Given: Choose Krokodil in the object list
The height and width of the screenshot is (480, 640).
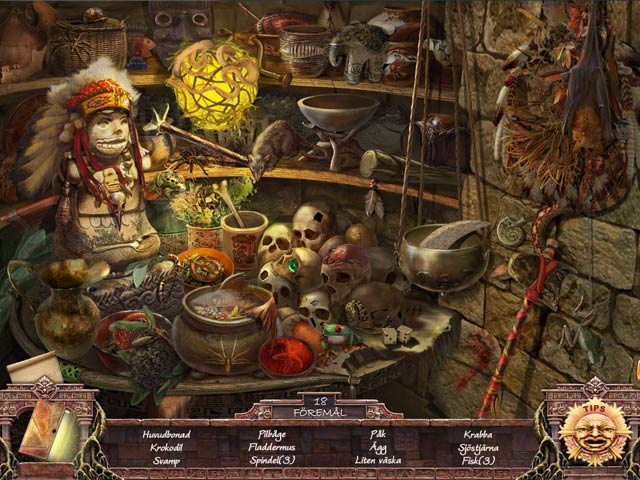Looking at the screenshot, I should (x=166, y=447).
